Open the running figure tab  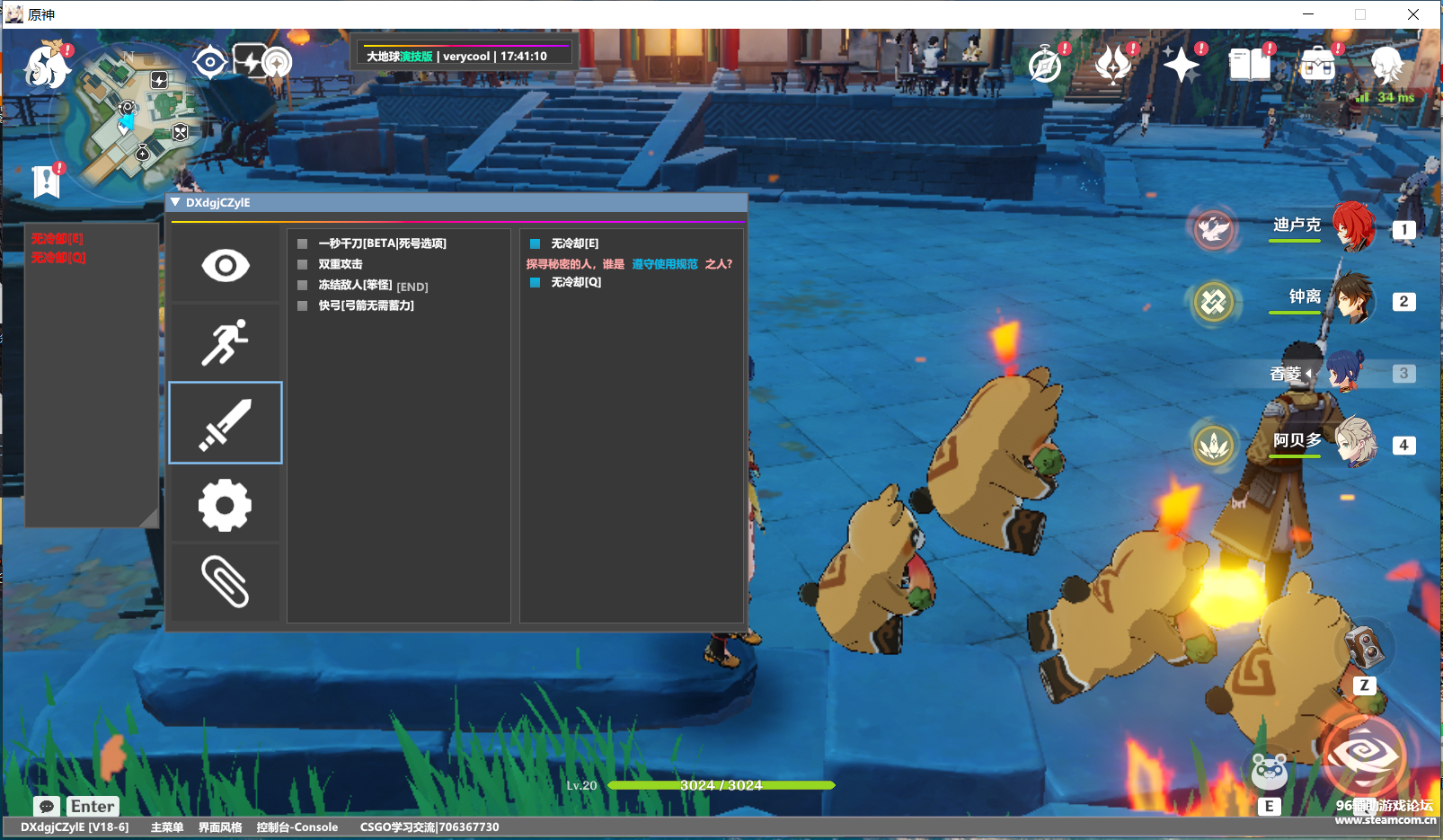226,342
